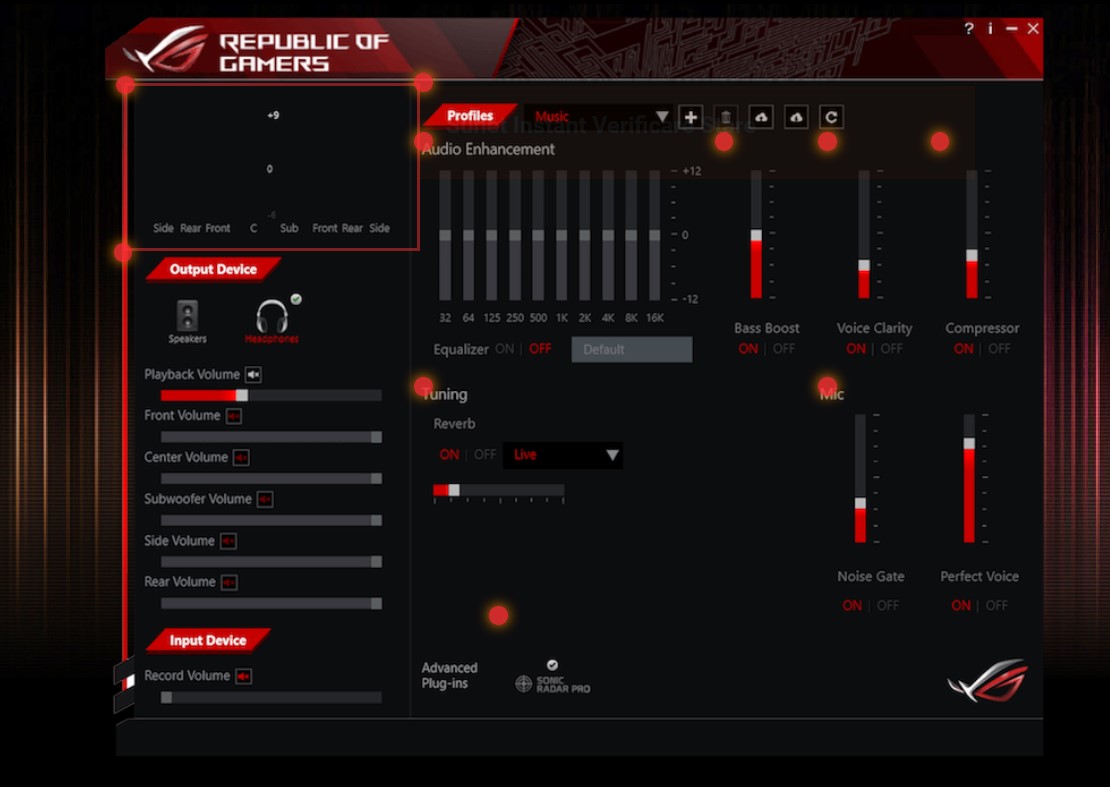Screen dimensions: 1110x787
Task: Select the Speakers output device
Action: (187, 321)
